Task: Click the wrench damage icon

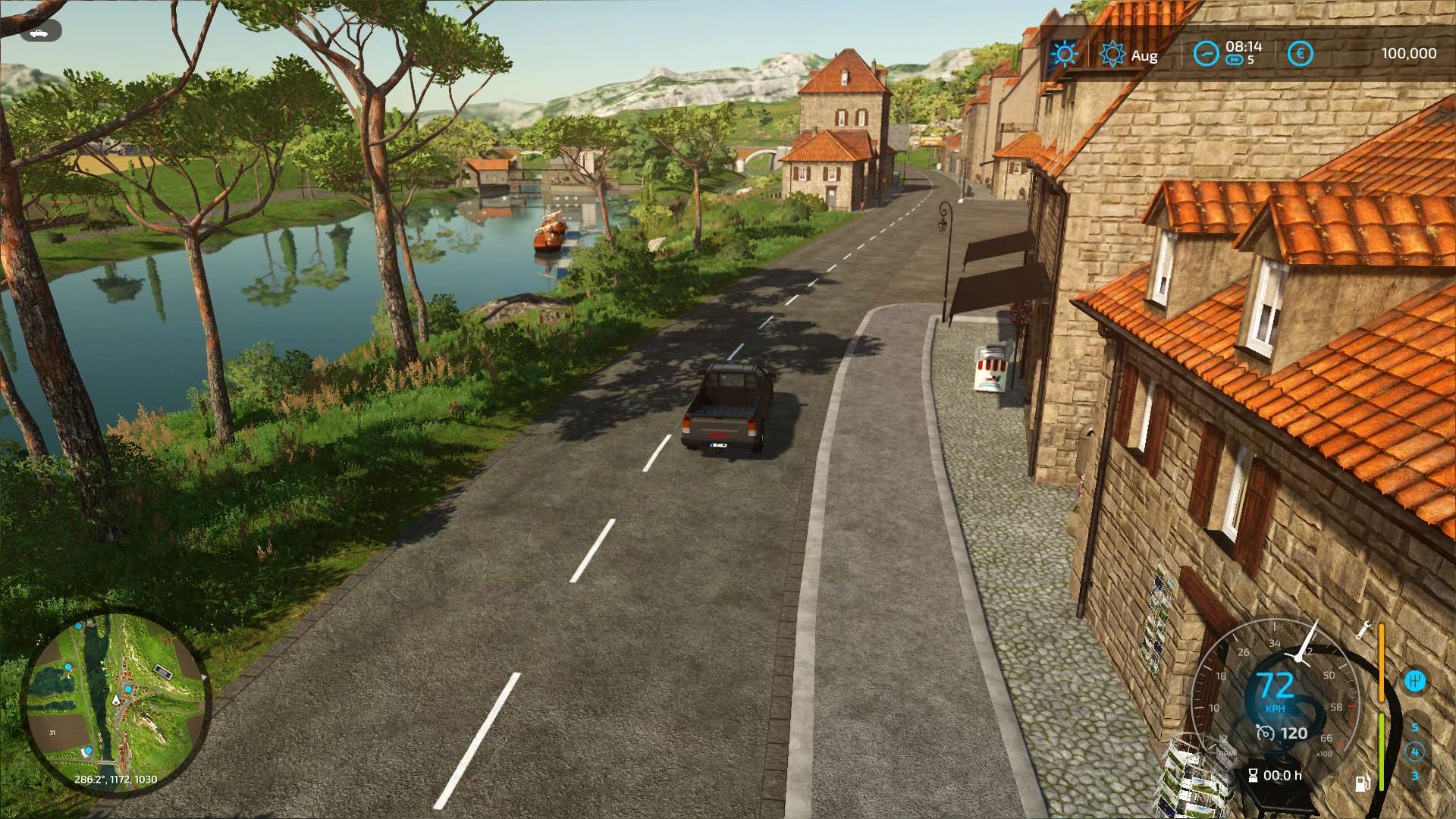Action: pyautogui.click(x=1363, y=630)
